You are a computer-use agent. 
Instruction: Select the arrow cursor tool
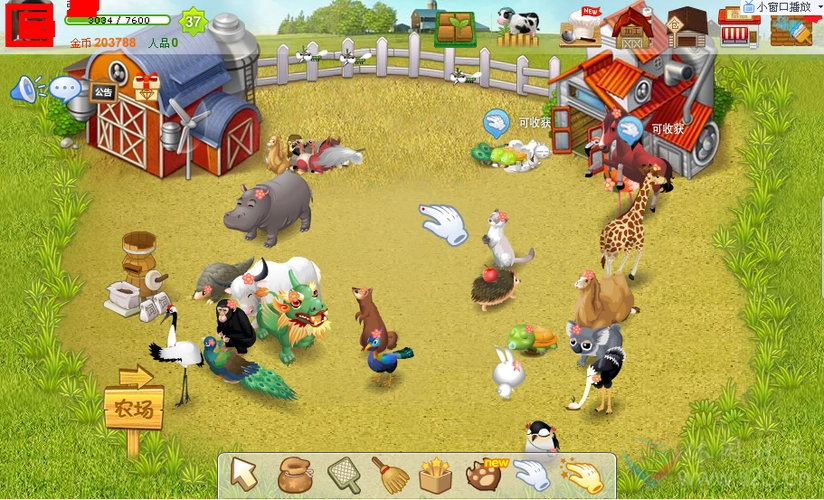244,474
